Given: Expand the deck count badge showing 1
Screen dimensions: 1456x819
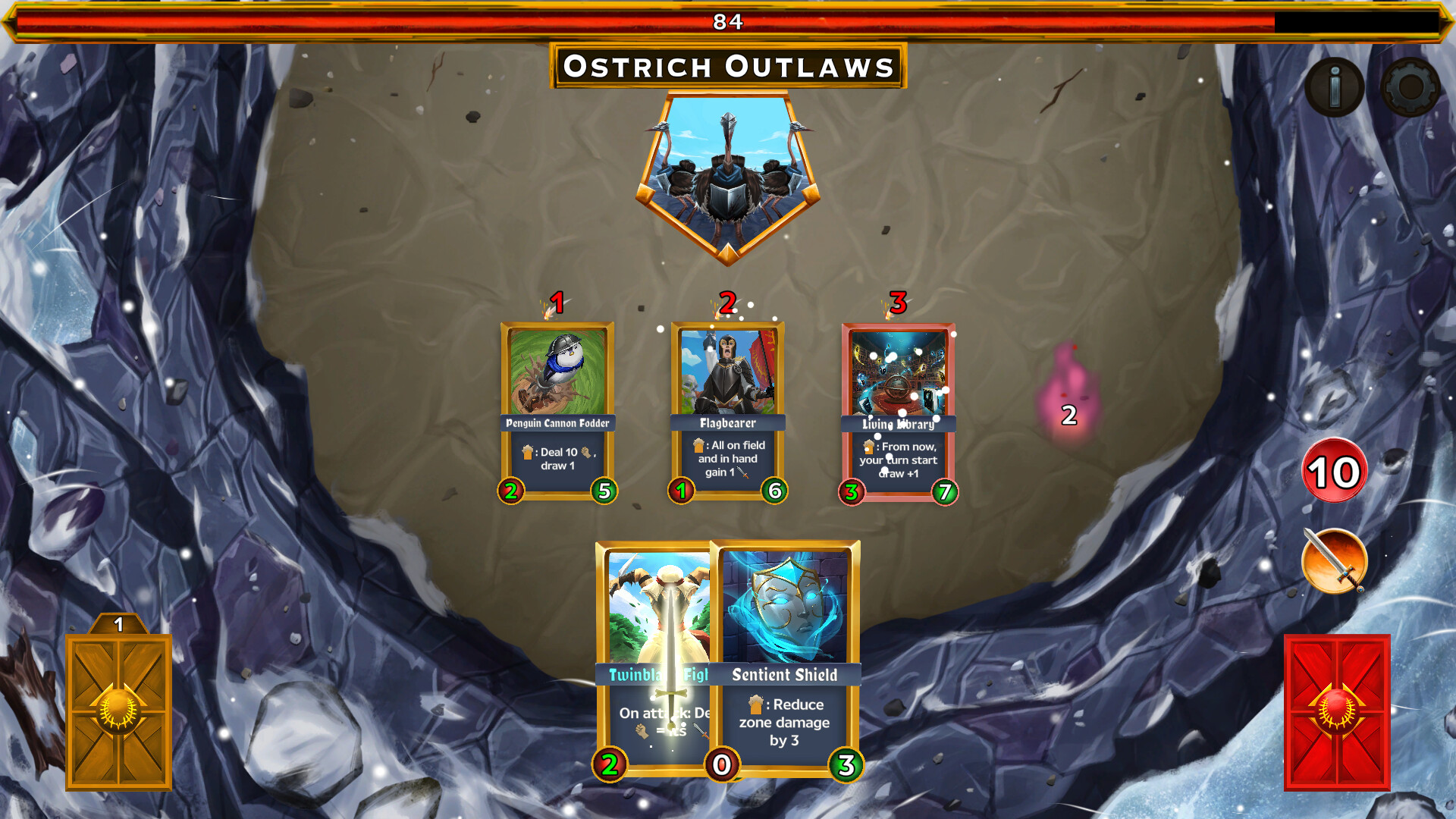Looking at the screenshot, I should (119, 624).
